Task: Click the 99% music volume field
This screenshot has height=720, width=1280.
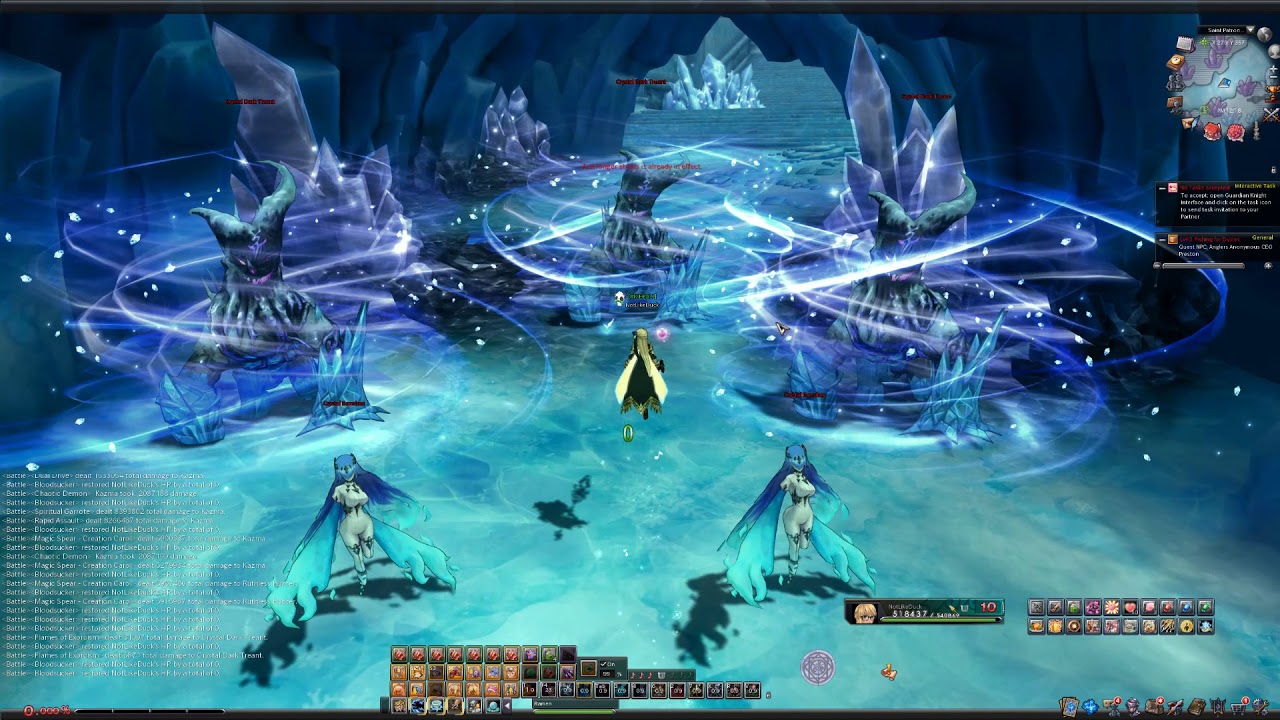Action: click(606, 673)
